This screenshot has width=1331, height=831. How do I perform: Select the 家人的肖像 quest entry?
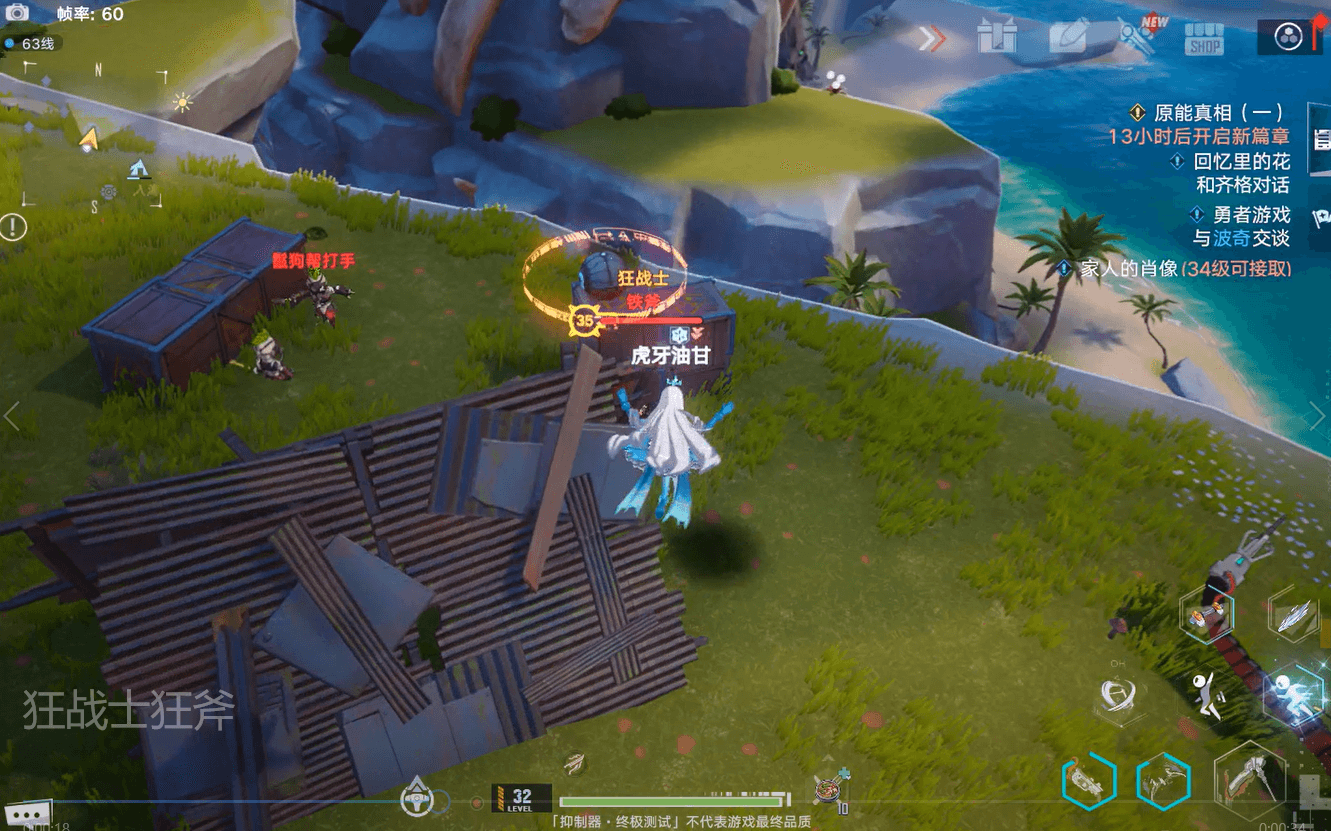1185,269
